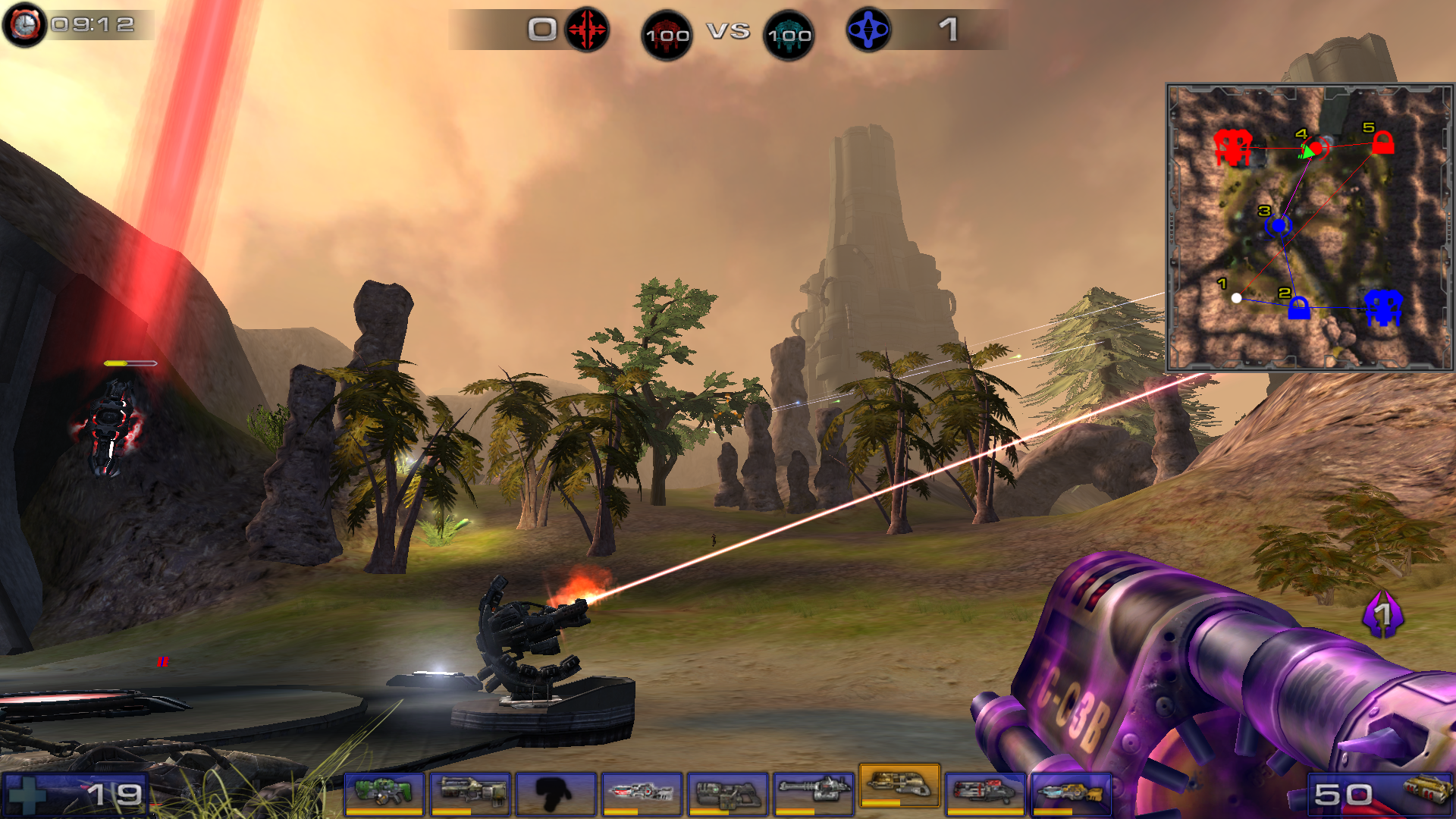Click the highlighted yellow weapon slot
The width and height of the screenshot is (1456, 819).
pyautogui.click(x=899, y=786)
